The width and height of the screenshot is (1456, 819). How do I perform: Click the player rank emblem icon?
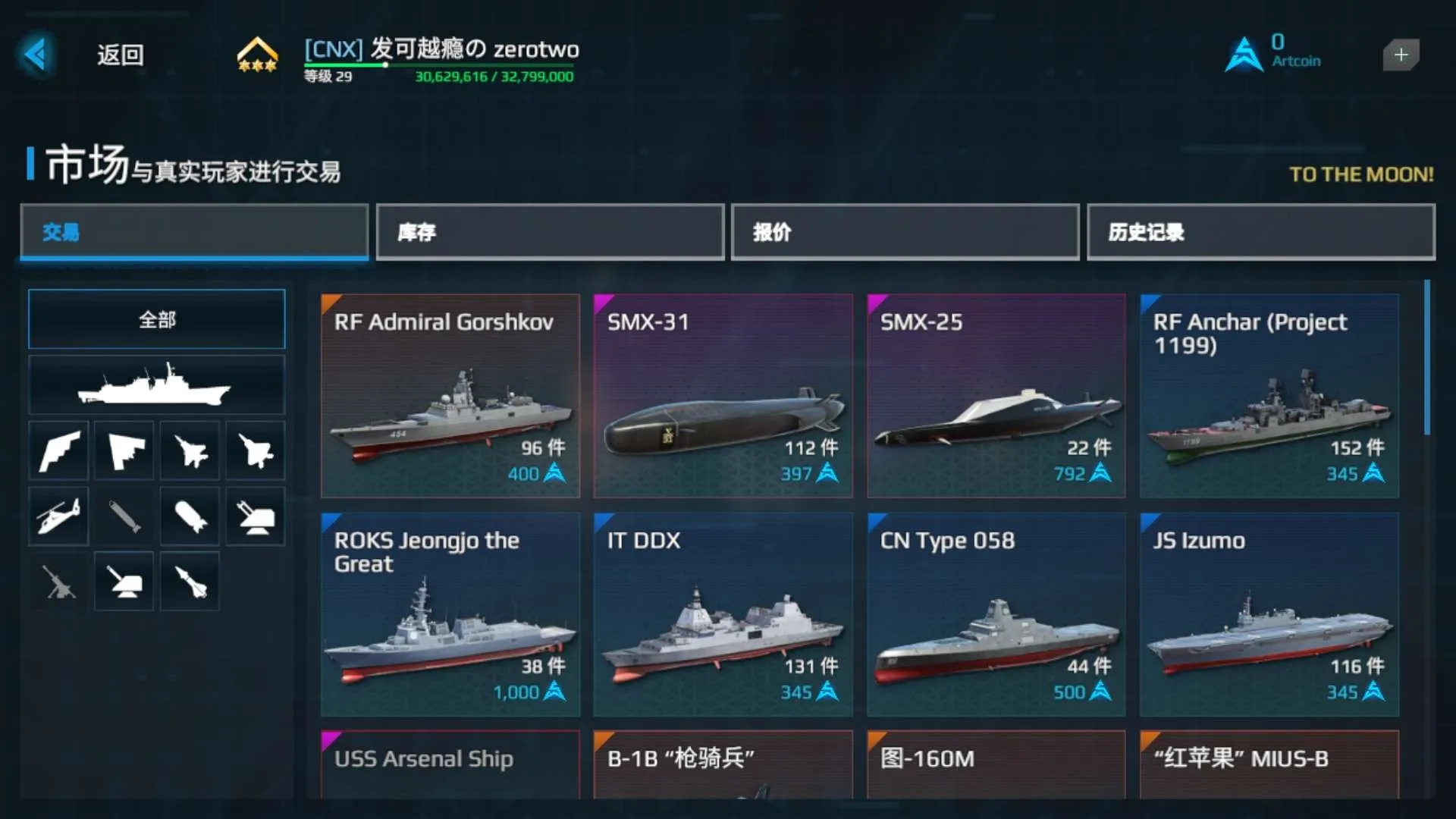click(x=257, y=55)
